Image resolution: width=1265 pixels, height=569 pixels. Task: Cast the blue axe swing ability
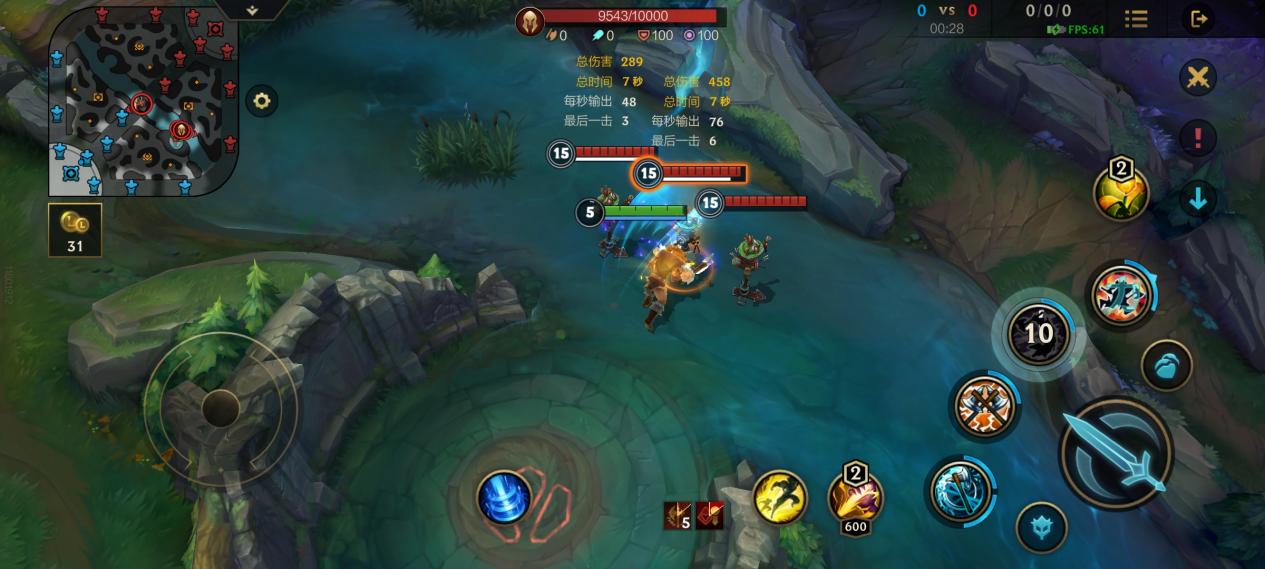(x=961, y=490)
